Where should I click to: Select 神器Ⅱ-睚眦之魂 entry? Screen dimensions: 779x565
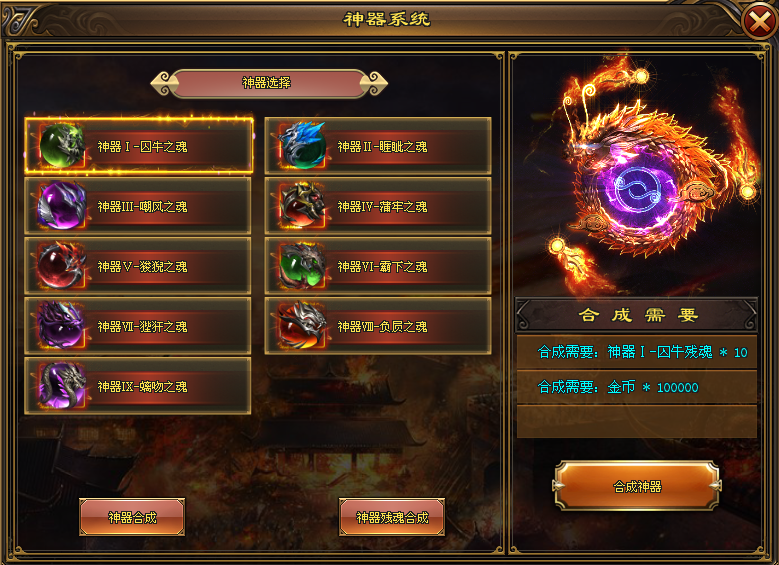(x=378, y=147)
